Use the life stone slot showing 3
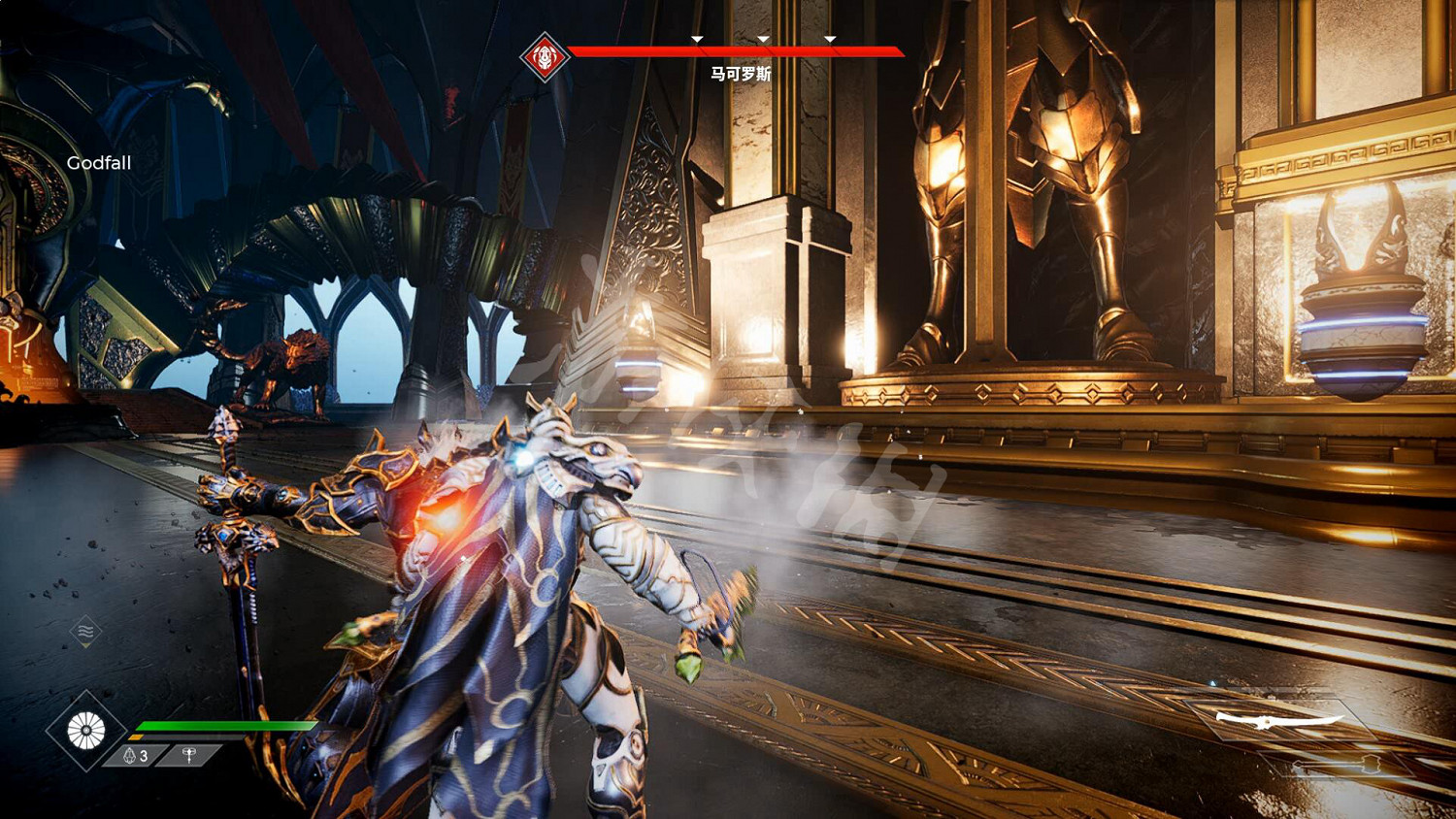The width and height of the screenshot is (1456, 819). [x=136, y=755]
